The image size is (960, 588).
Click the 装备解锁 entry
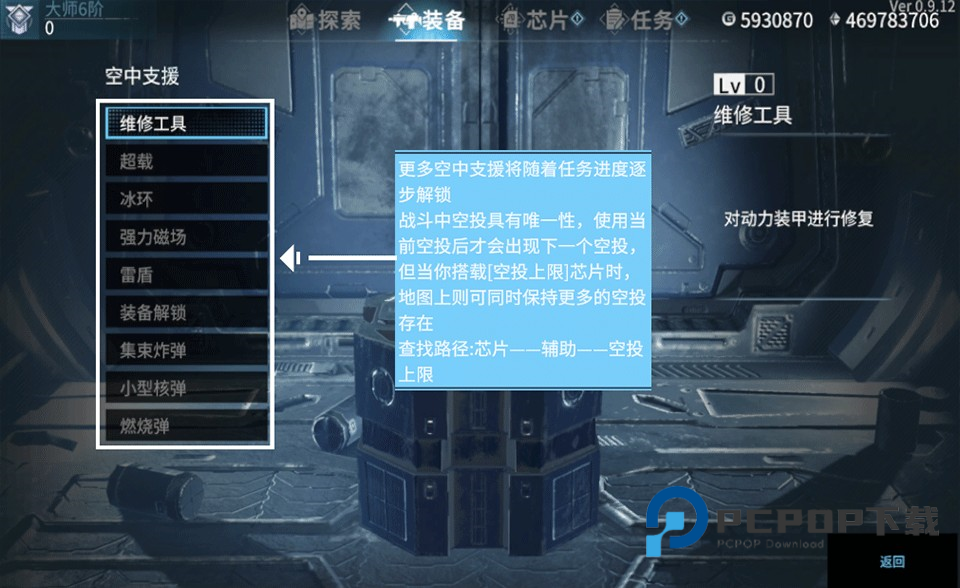pyautogui.click(x=186, y=313)
